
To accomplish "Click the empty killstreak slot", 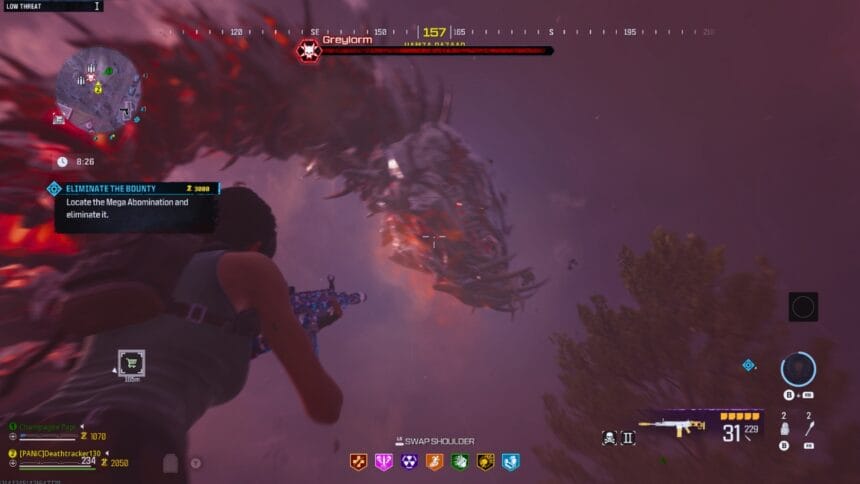I will tap(803, 307).
